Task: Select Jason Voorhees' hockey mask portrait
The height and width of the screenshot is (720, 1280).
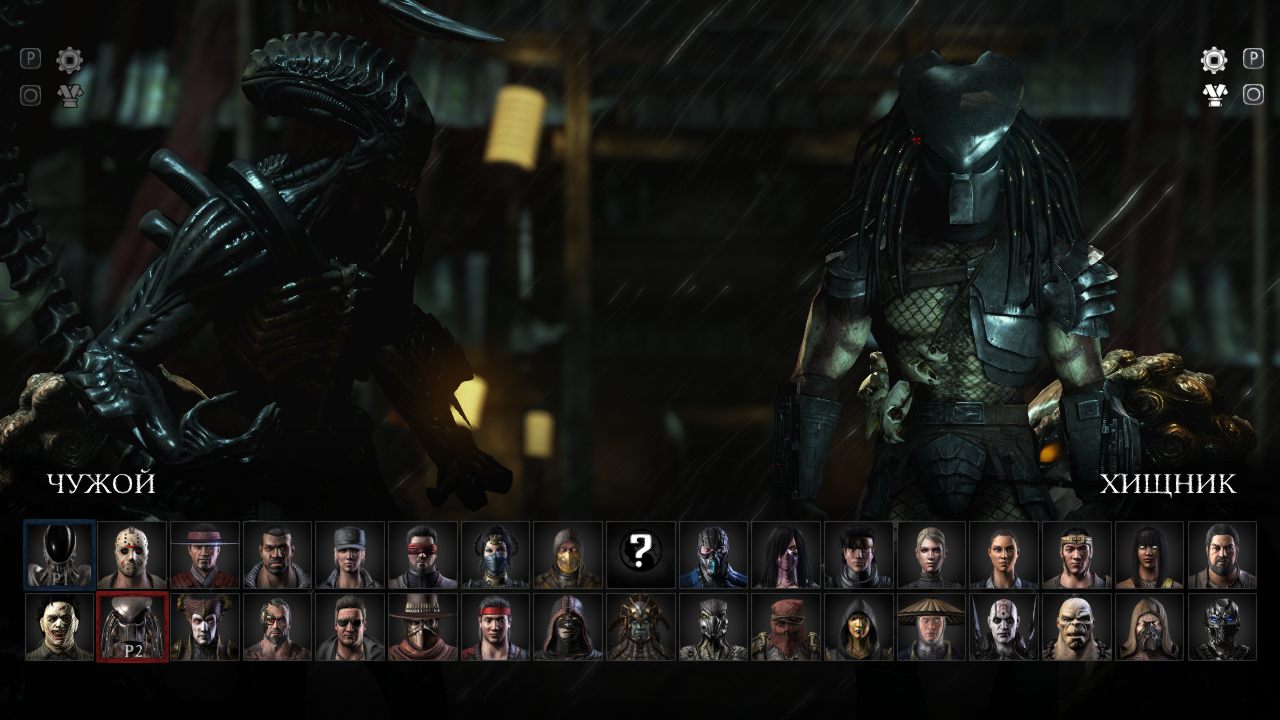Action: point(132,554)
